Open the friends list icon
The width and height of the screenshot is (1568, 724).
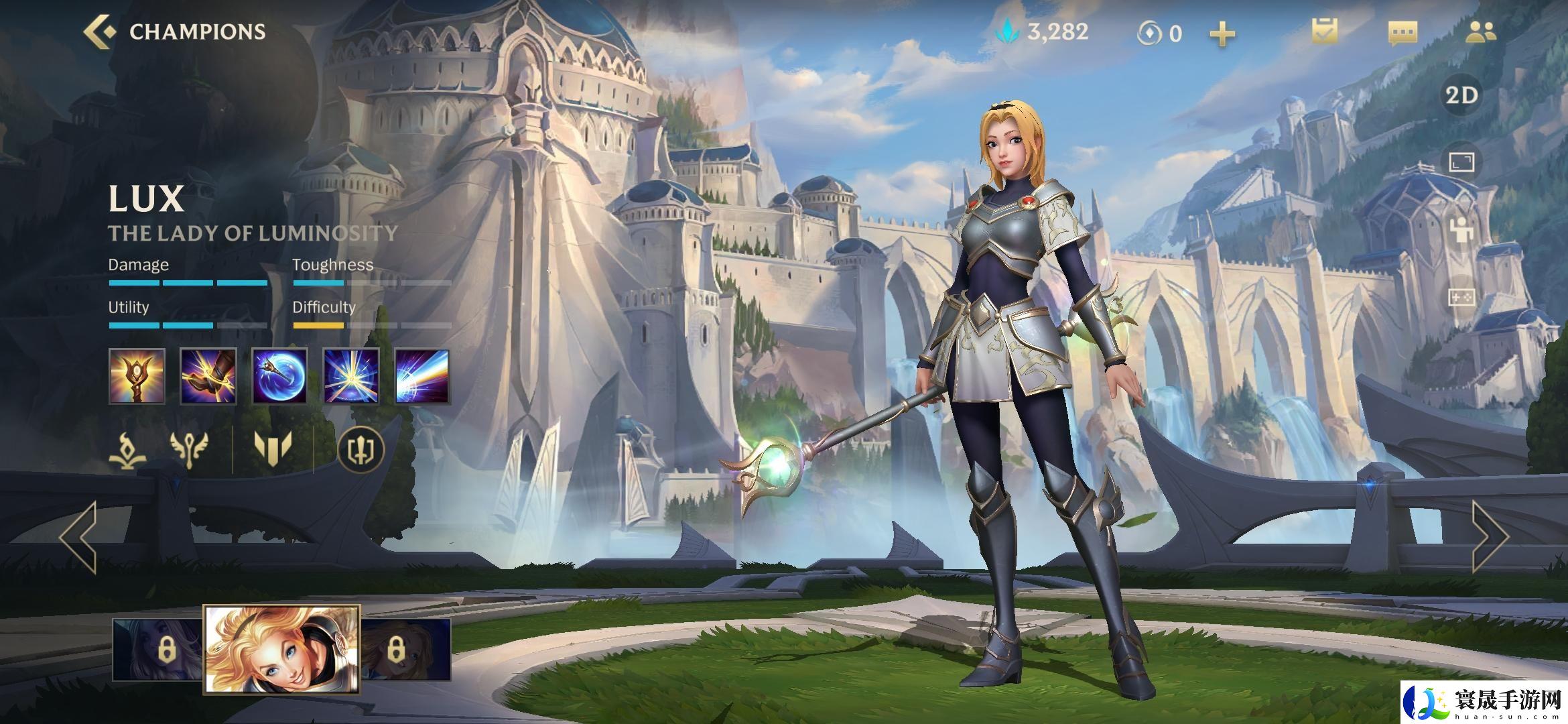(x=1480, y=32)
